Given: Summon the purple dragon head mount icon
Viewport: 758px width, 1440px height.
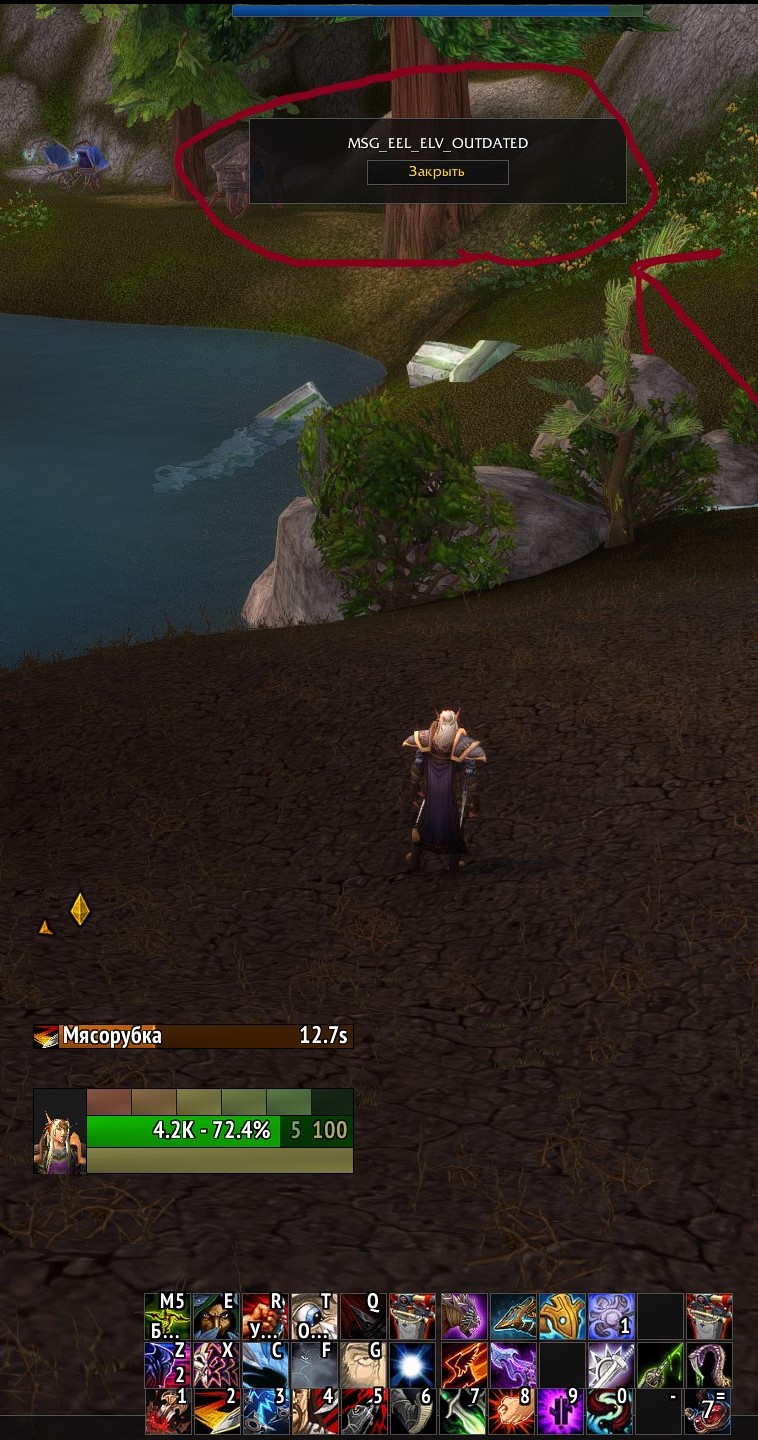Looking at the screenshot, I should pos(465,1316).
